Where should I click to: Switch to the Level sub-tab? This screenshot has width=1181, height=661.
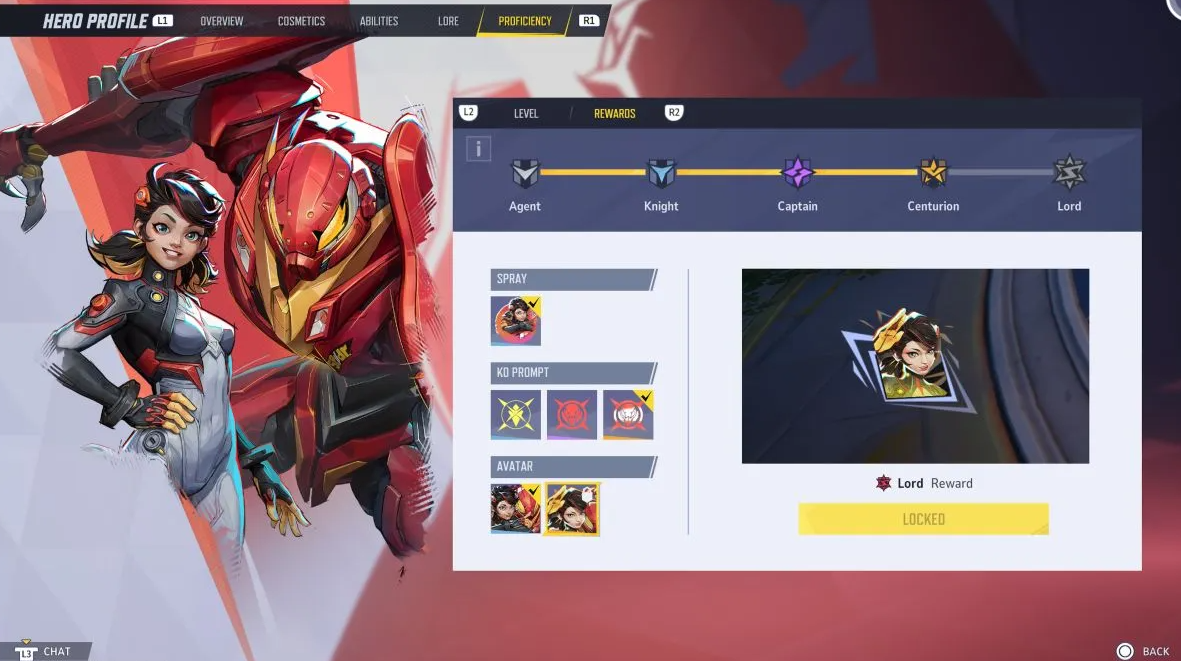(526, 114)
